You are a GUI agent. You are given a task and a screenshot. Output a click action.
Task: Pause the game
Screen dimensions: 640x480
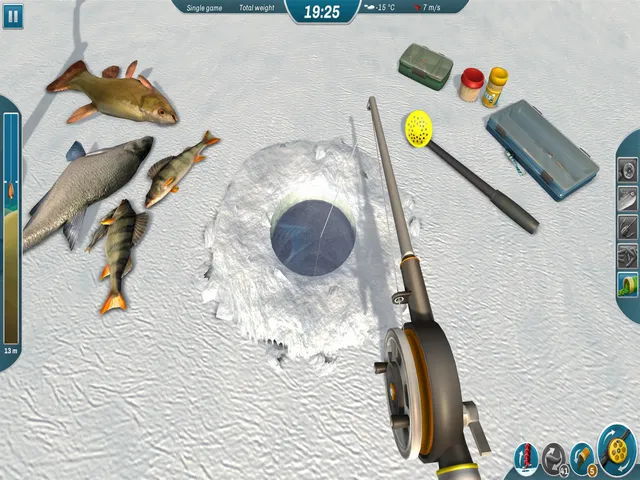[13, 13]
